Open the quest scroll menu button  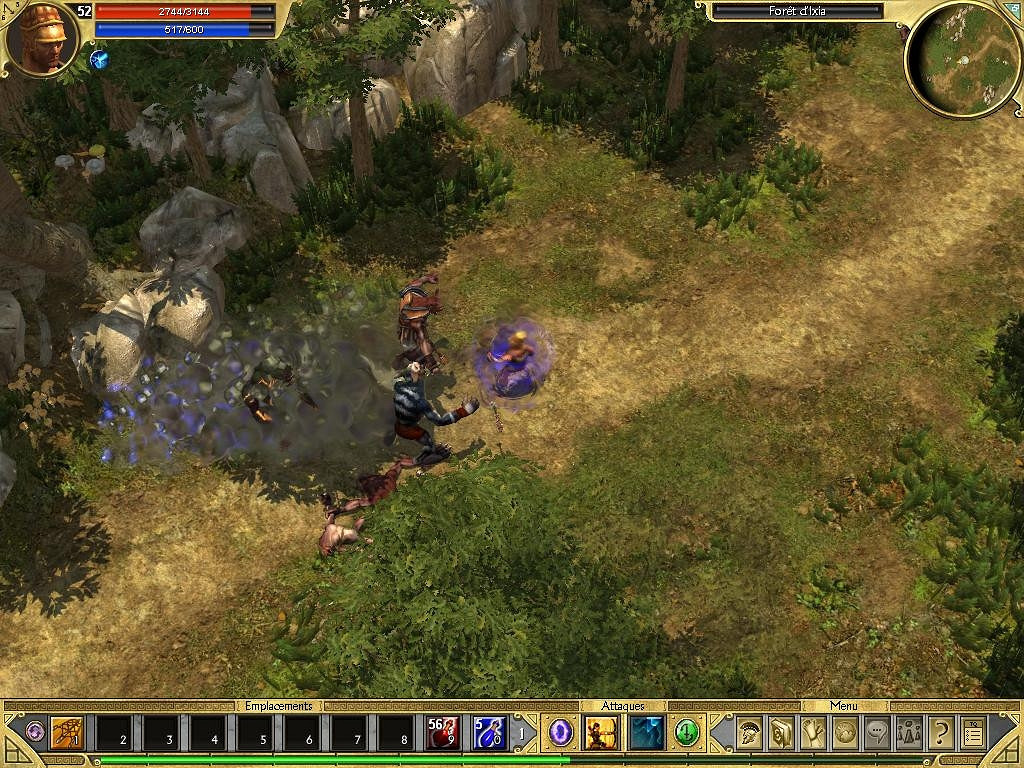coord(781,734)
